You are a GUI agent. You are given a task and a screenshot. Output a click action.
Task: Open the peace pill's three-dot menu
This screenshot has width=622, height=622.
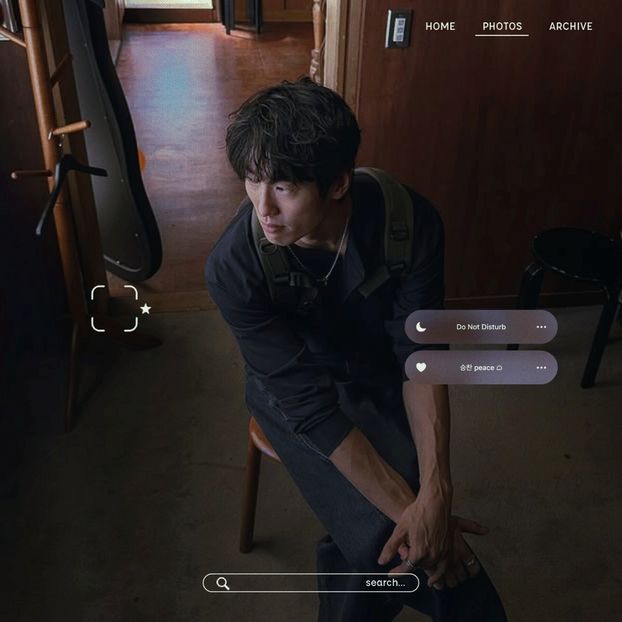(541, 367)
